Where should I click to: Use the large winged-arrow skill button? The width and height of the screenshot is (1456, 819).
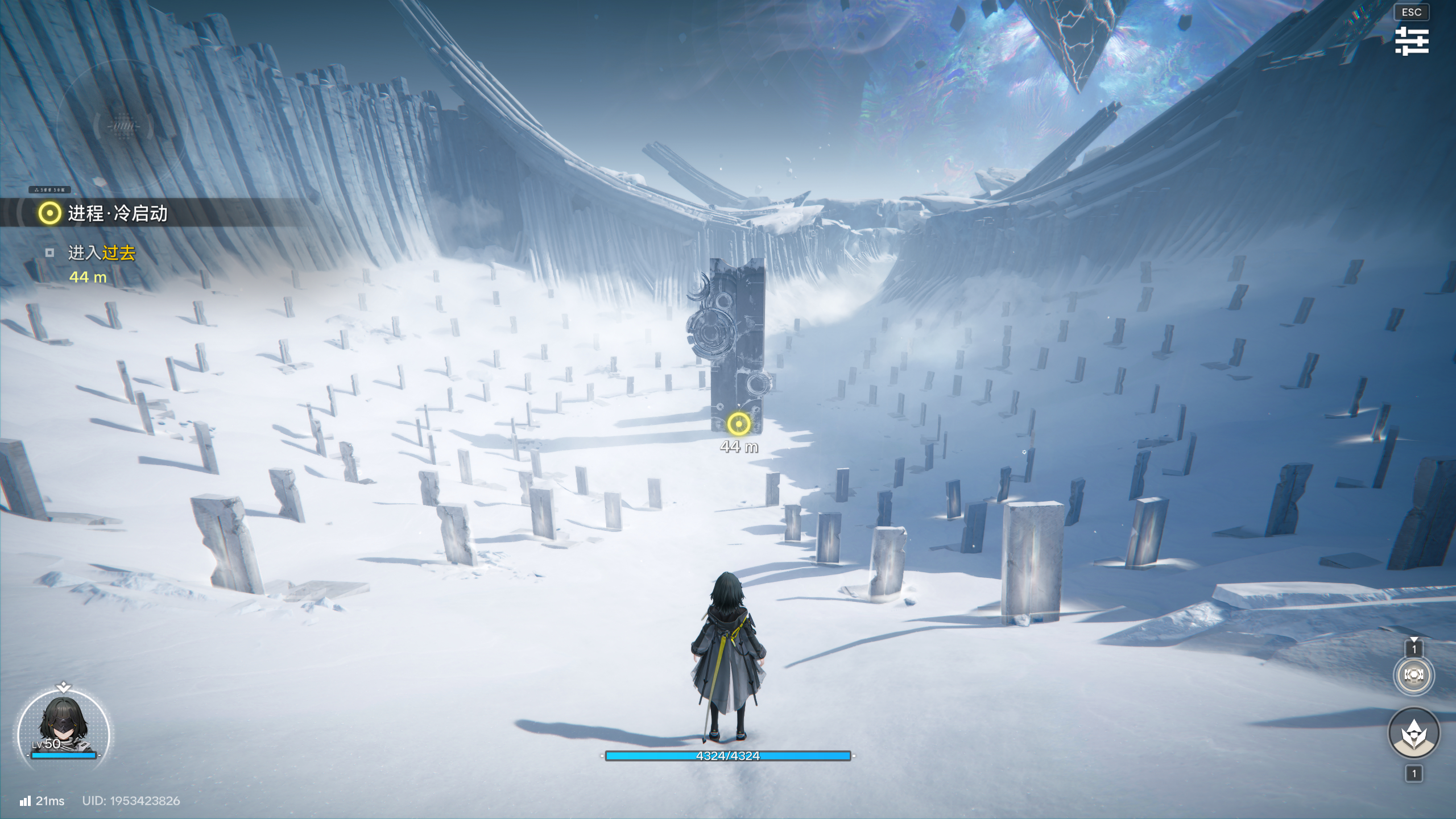(1413, 733)
